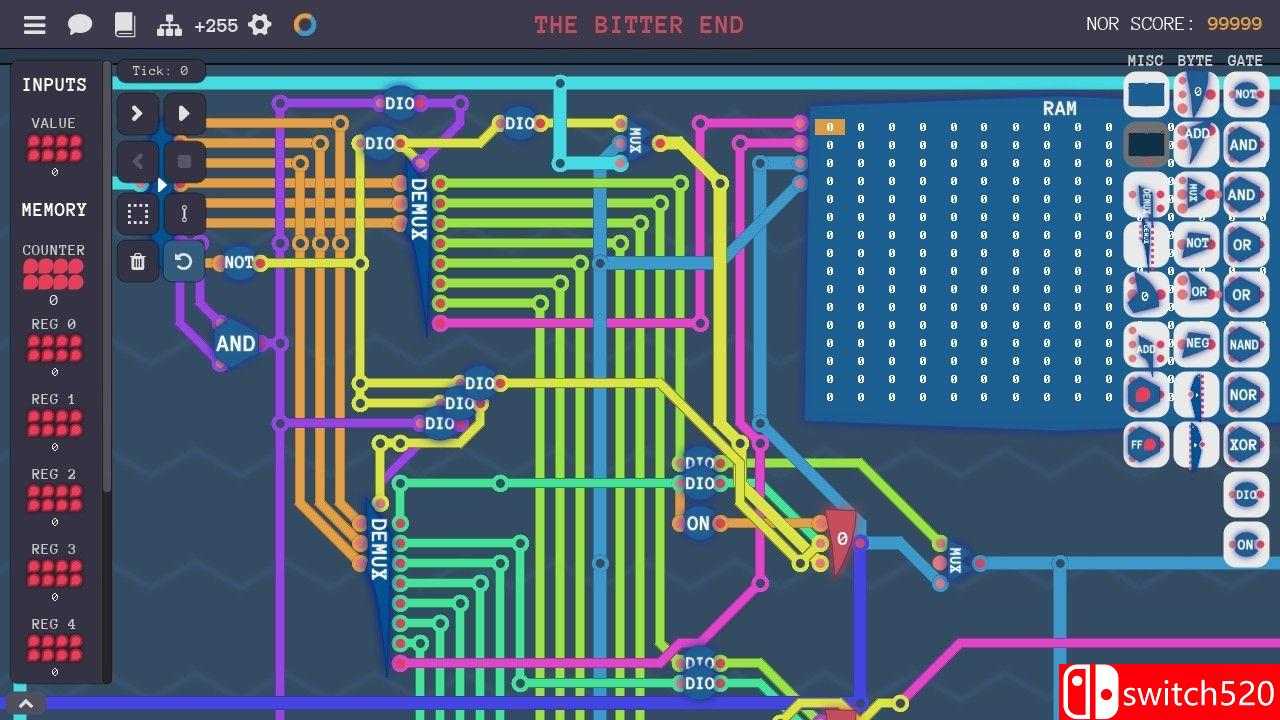The width and height of the screenshot is (1280, 720).
Task: Click the trash delete tool
Action: (137, 261)
